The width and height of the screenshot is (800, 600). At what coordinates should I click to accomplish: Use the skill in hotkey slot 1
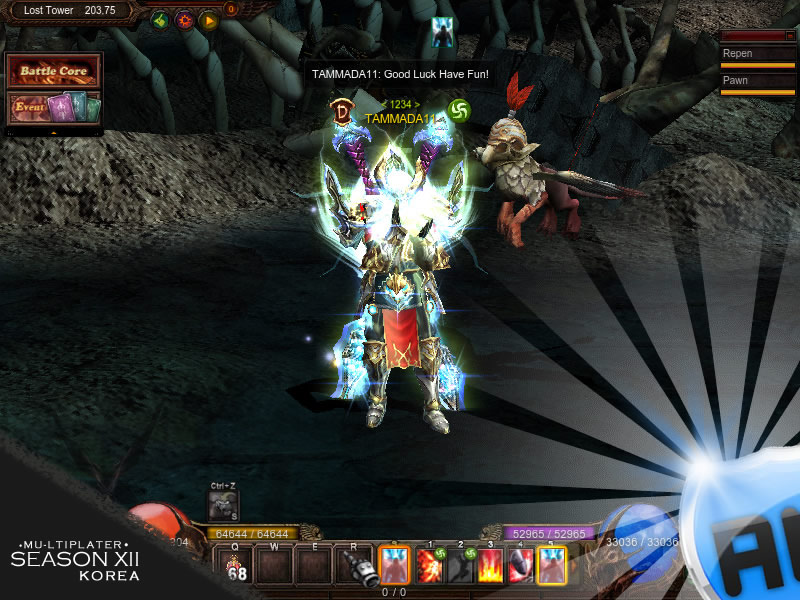(x=430, y=566)
